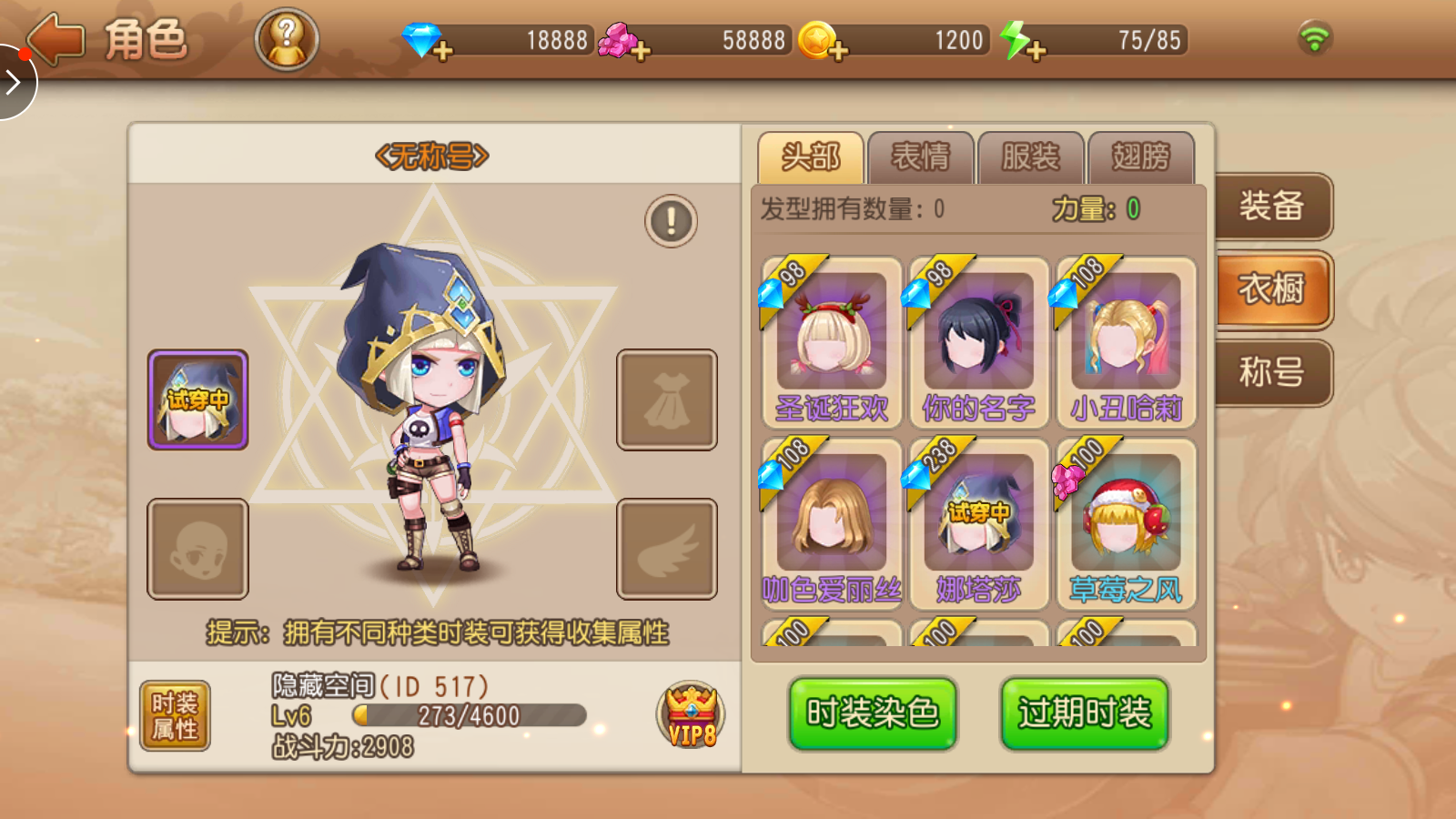Switch to the 翅膀 tab

pyautogui.click(x=1140, y=157)
